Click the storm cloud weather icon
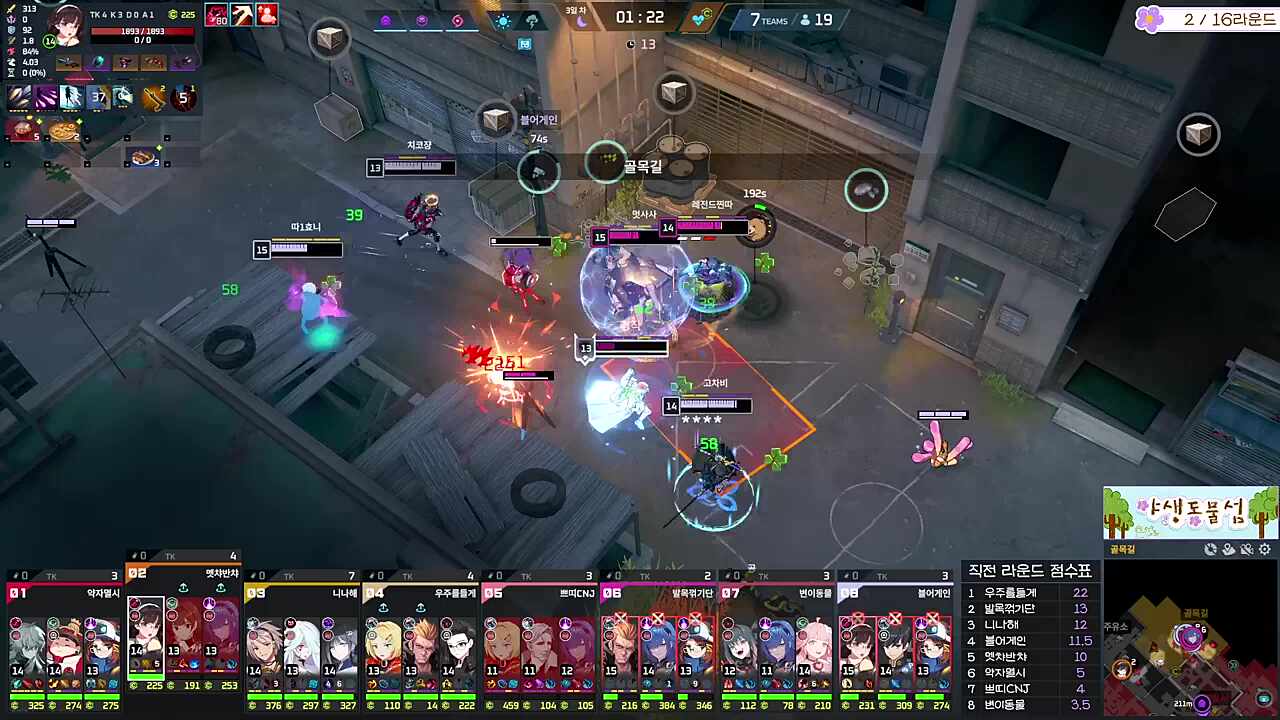 point(532,21)
